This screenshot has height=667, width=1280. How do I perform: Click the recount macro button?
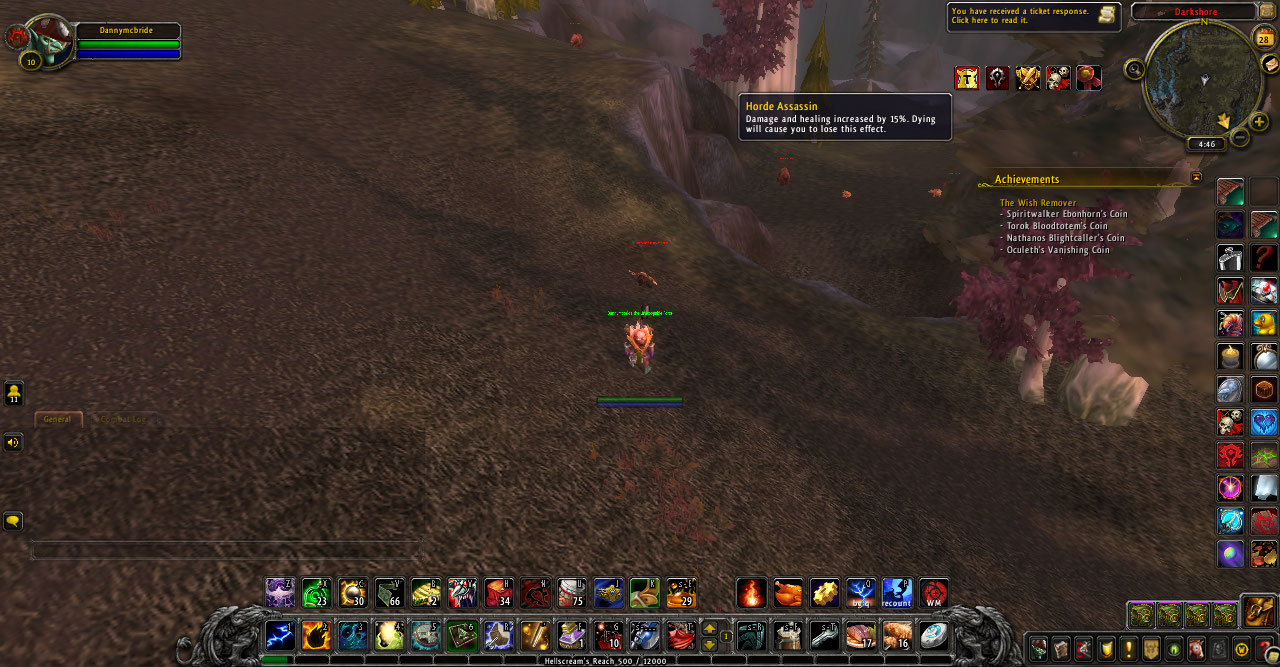[x=896, y=593]
